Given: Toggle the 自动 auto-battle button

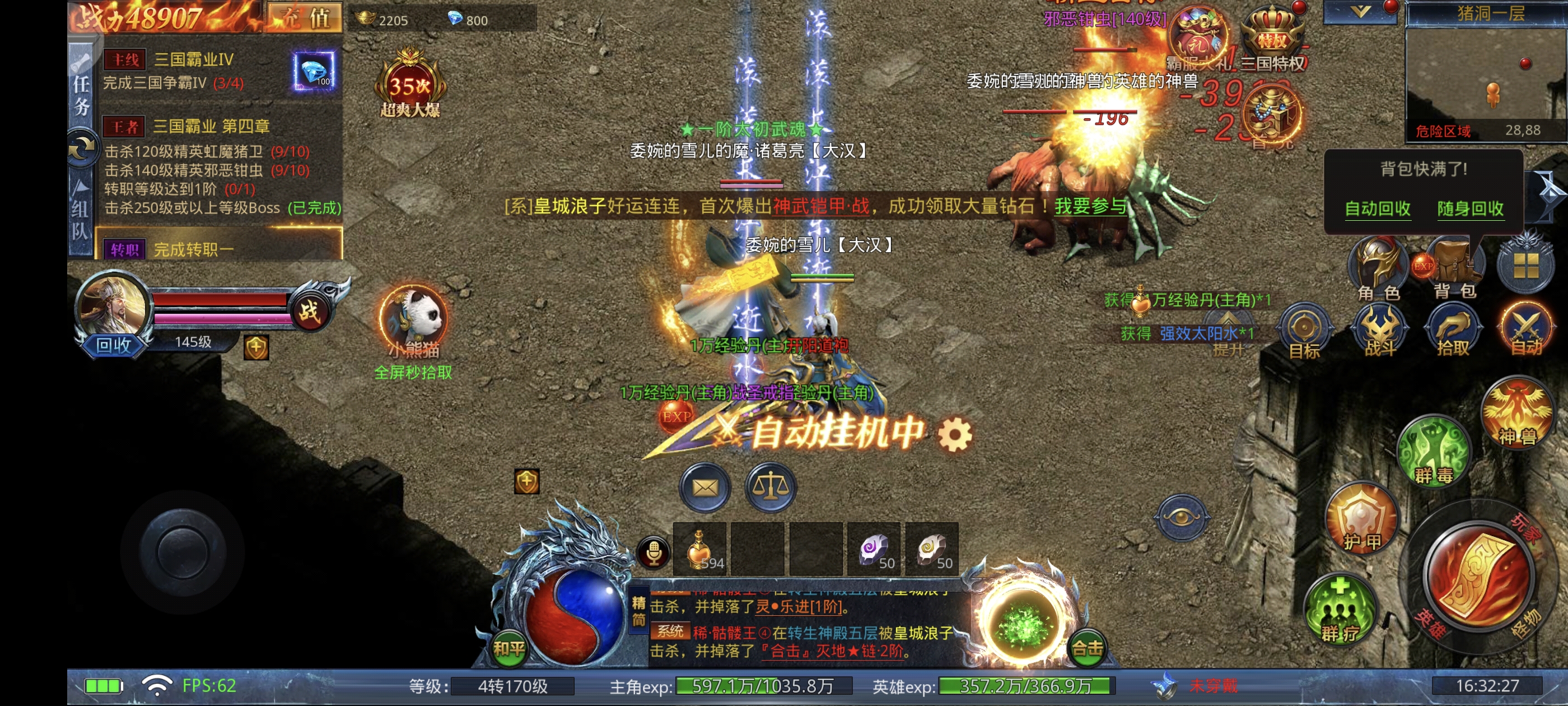Looking at the screenshot, I should coord(1526,331).
